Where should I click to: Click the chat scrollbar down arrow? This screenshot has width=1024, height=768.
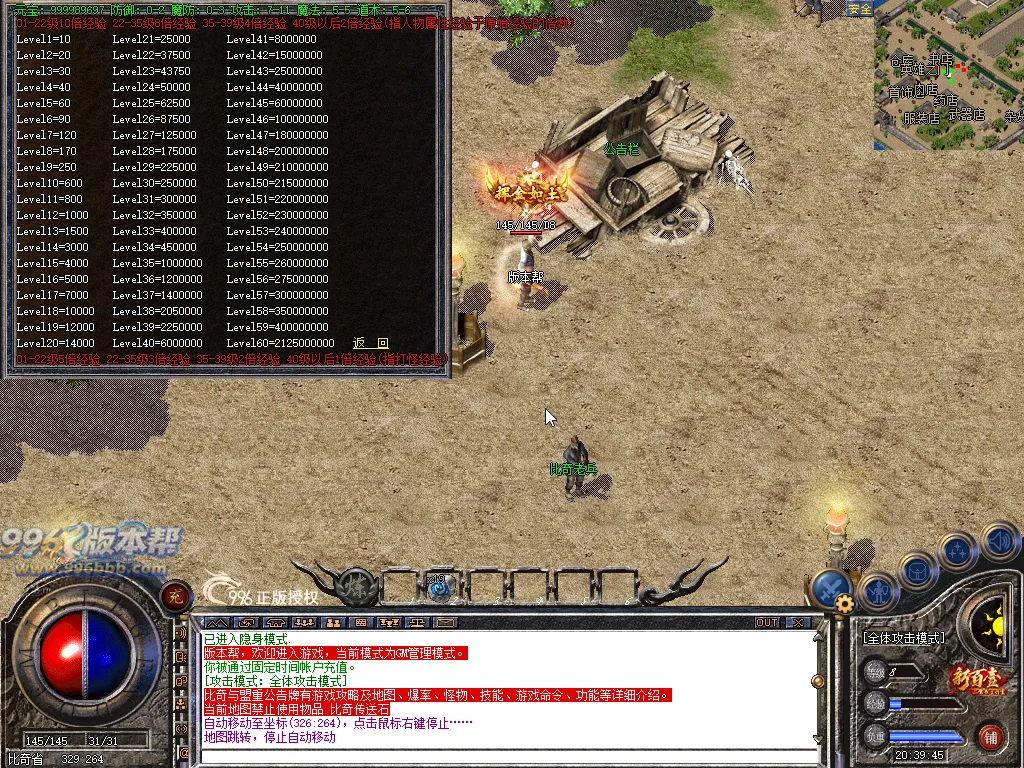coord(818,740)
